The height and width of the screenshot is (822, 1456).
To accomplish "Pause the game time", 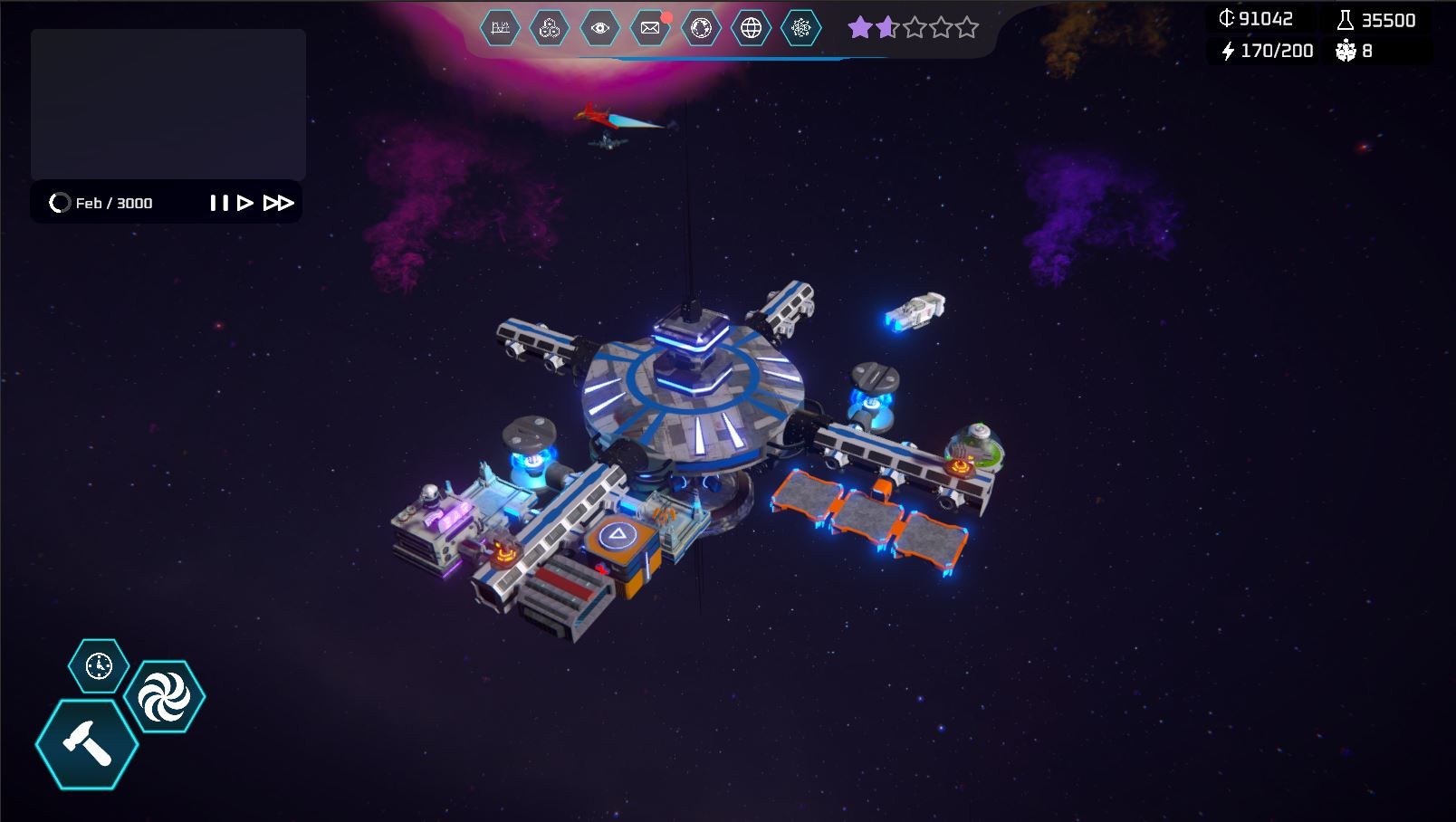I will pos(218,203).
